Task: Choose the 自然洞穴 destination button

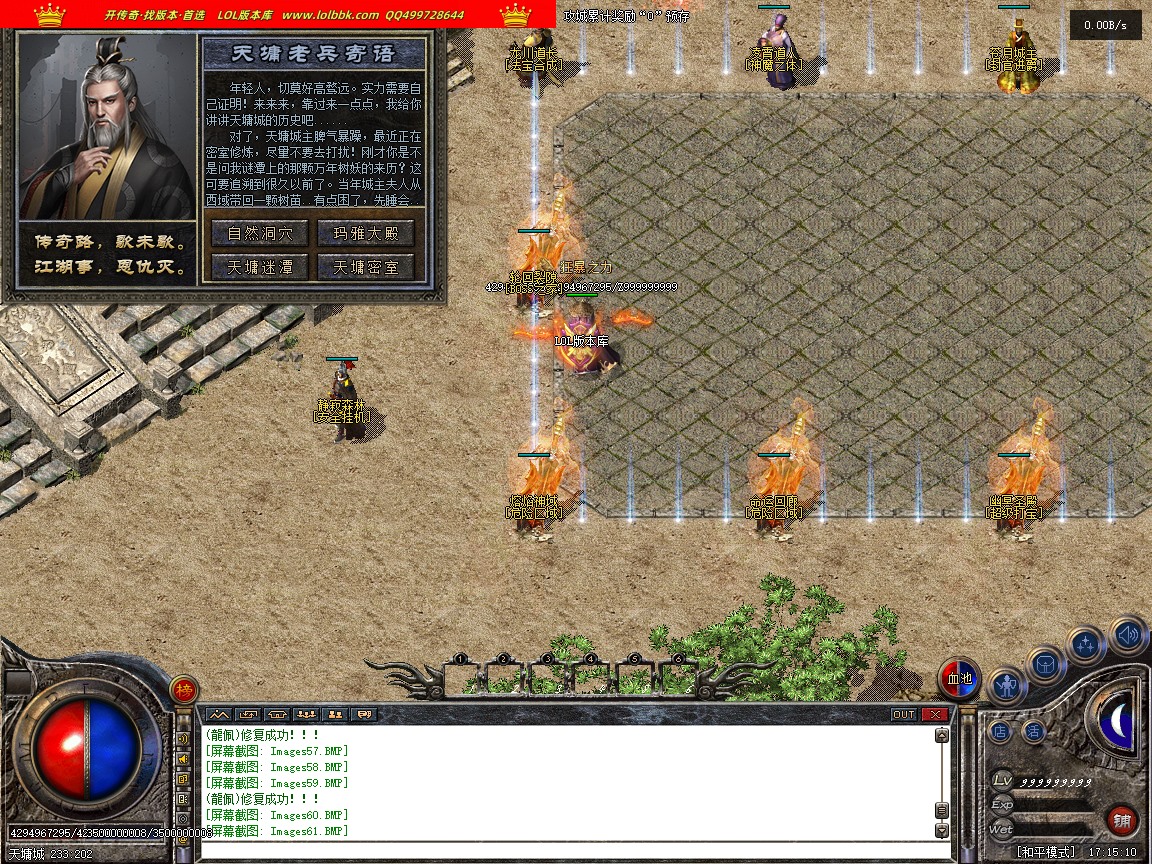Action: tap(259, 234)
